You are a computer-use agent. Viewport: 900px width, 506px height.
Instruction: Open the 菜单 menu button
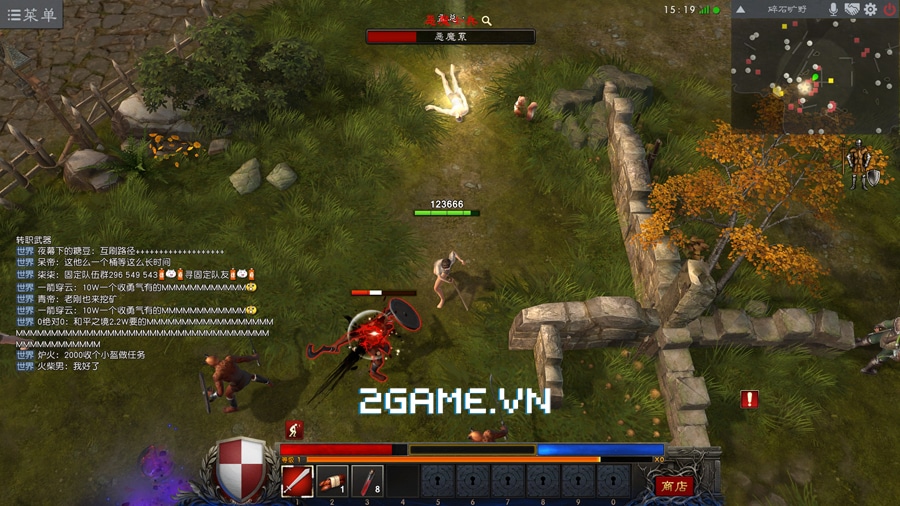[x=31, y=14]
